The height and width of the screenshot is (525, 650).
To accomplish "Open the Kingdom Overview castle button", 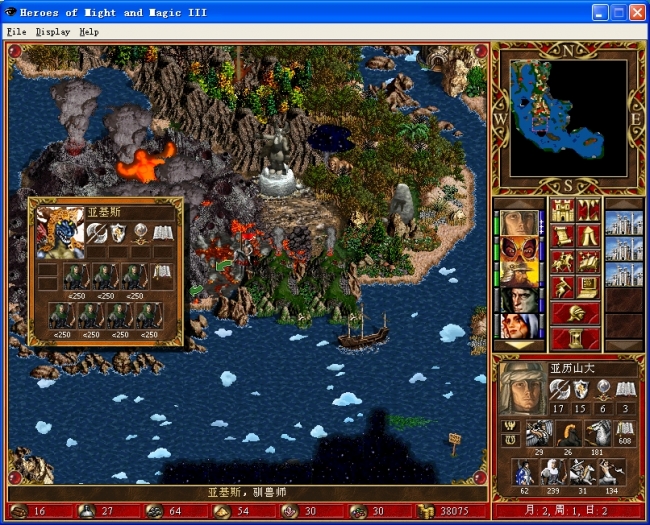I will tap(562, 211).
